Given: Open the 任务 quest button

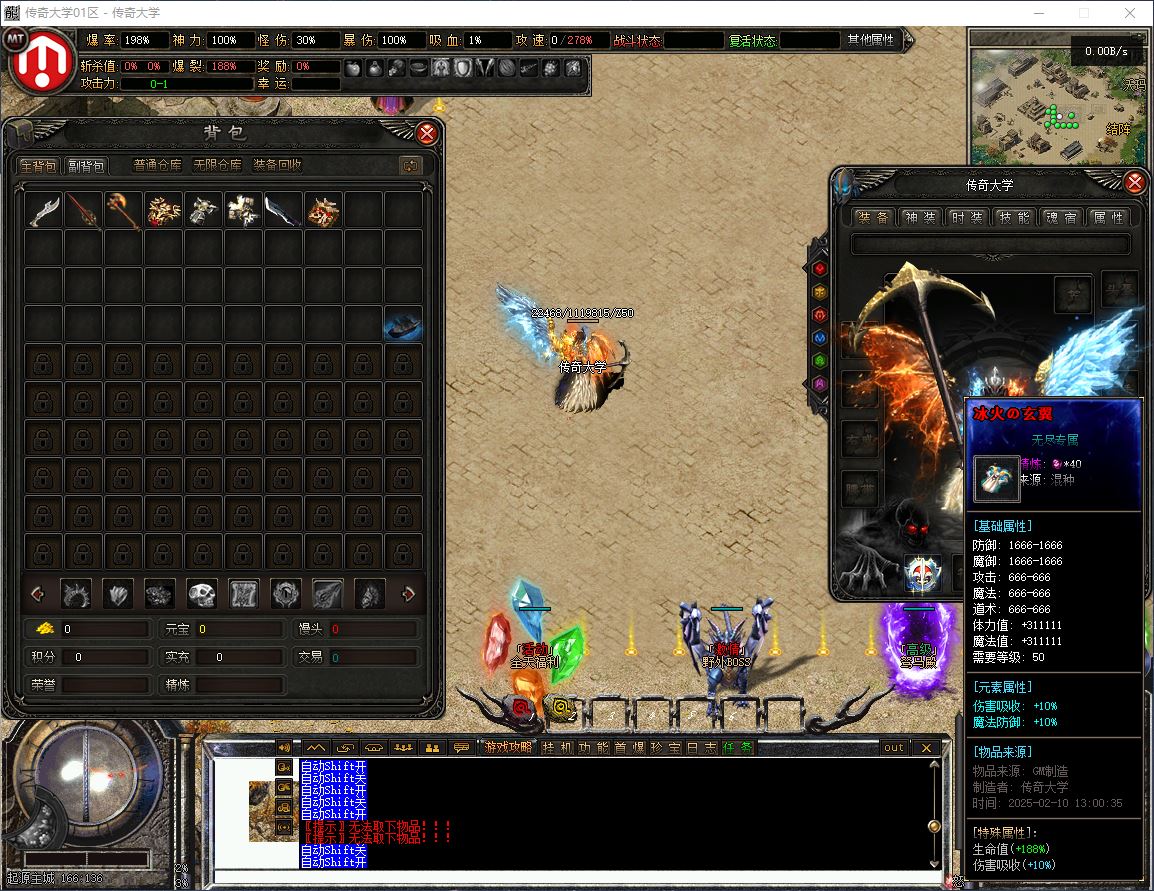Looking at the screenshot, I should point(738,747).
